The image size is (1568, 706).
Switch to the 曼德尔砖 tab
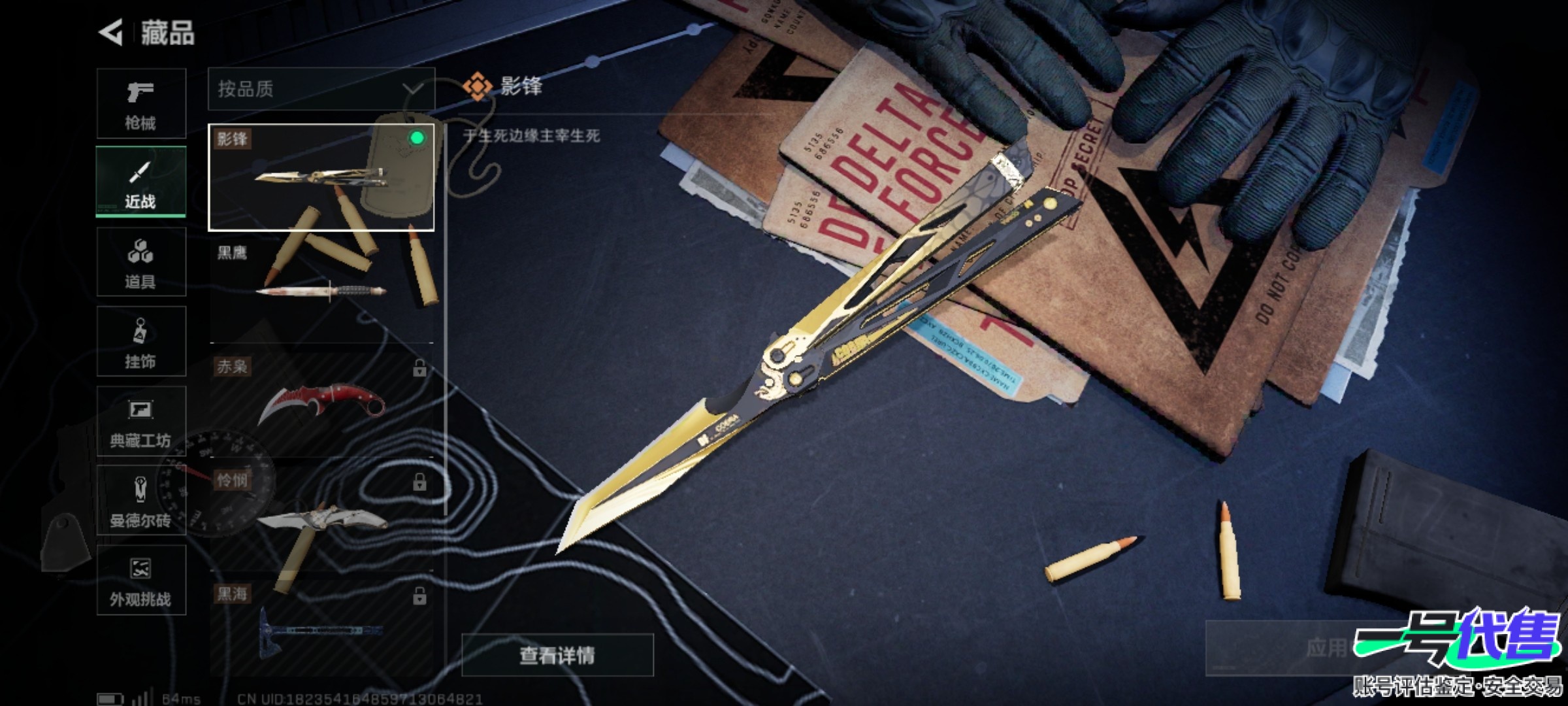point(141,501)
